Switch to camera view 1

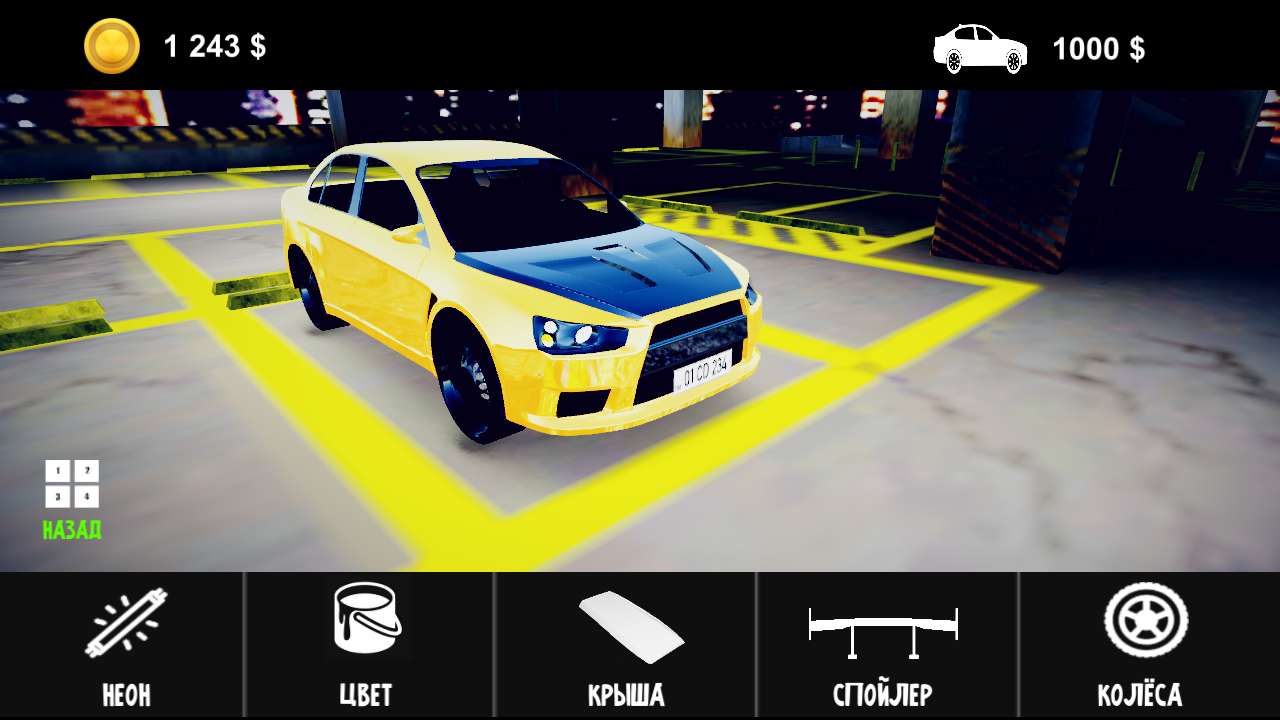click(x=58, y=470)
